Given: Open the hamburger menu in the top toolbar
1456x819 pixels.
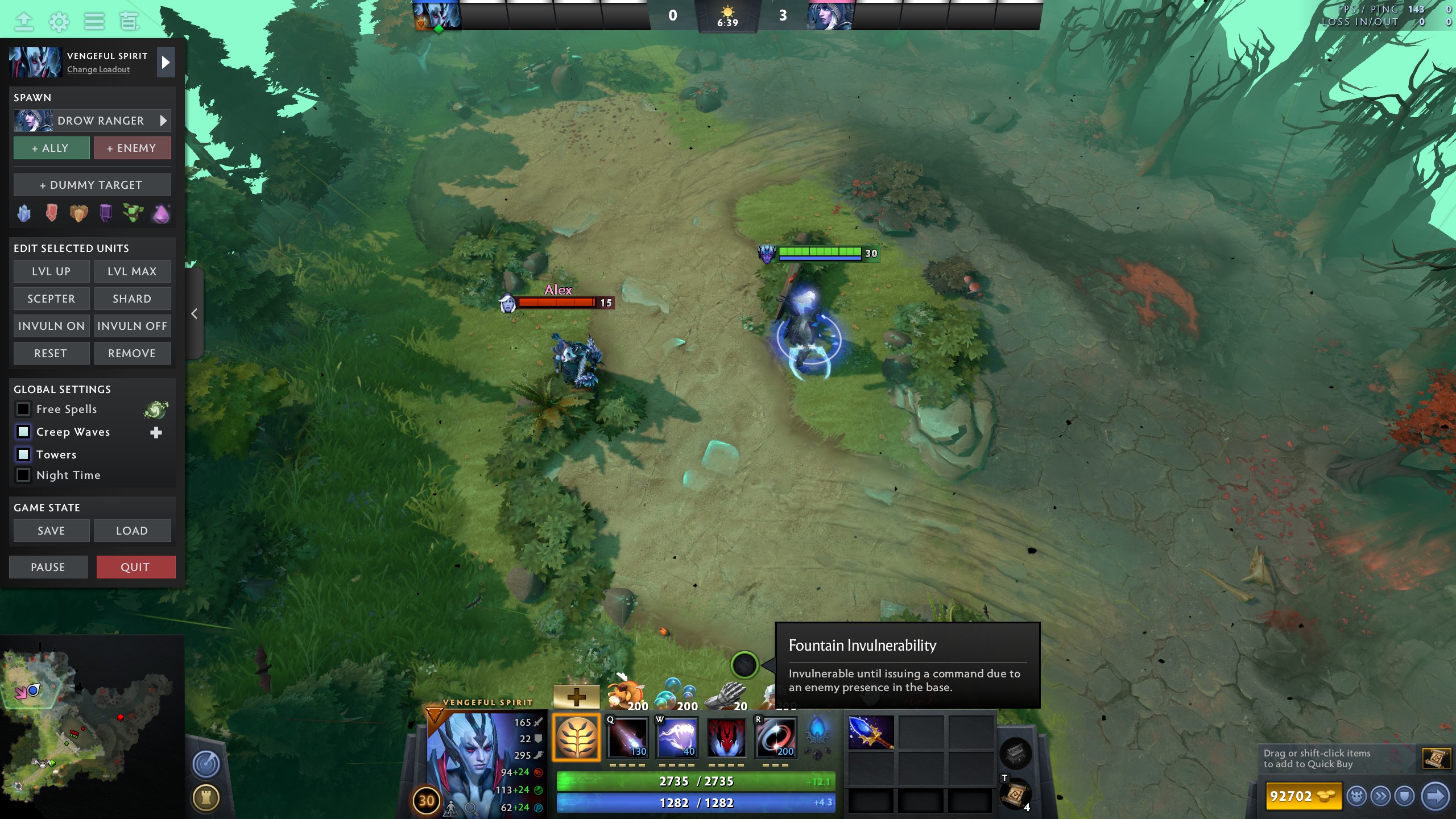Looking at the screenshot, I should [94, 22].
